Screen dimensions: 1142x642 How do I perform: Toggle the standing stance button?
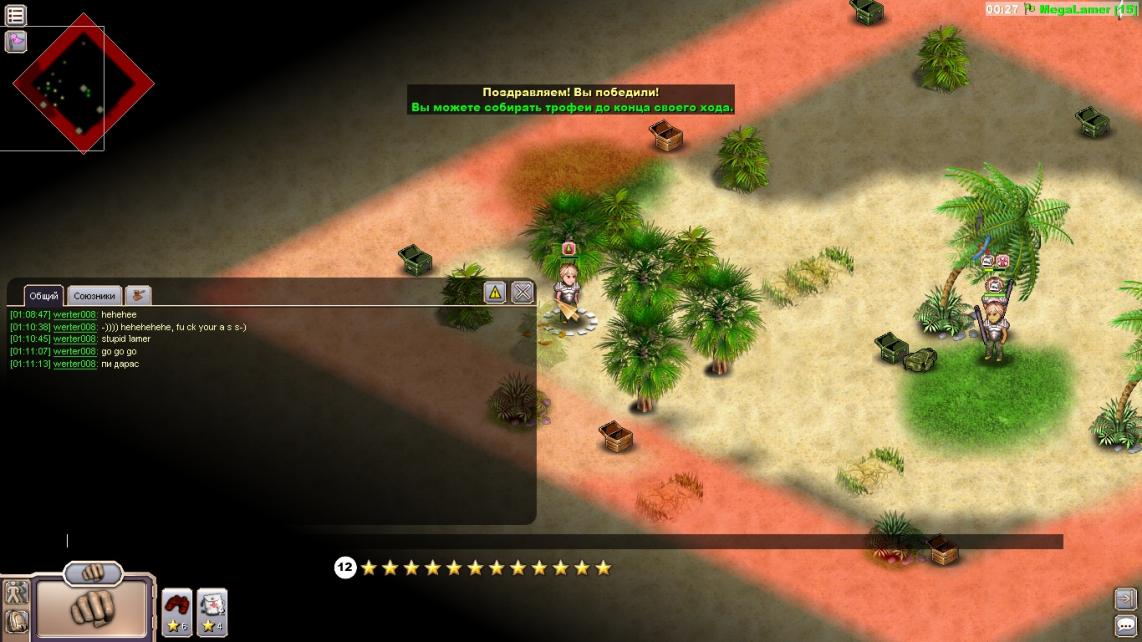[15, 592]
